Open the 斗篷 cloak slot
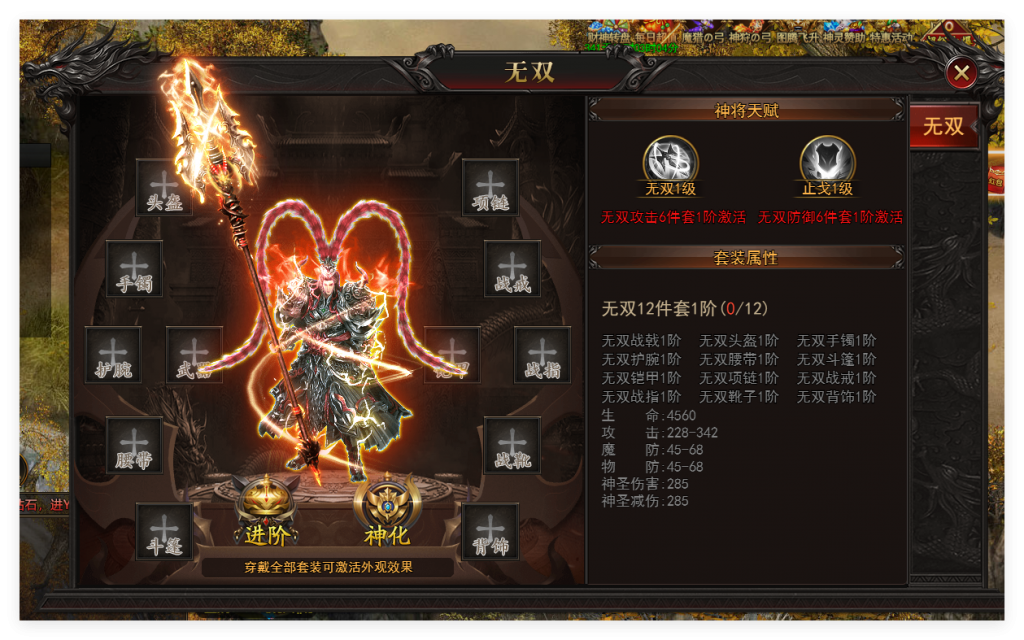 click(x=164, y=530)
